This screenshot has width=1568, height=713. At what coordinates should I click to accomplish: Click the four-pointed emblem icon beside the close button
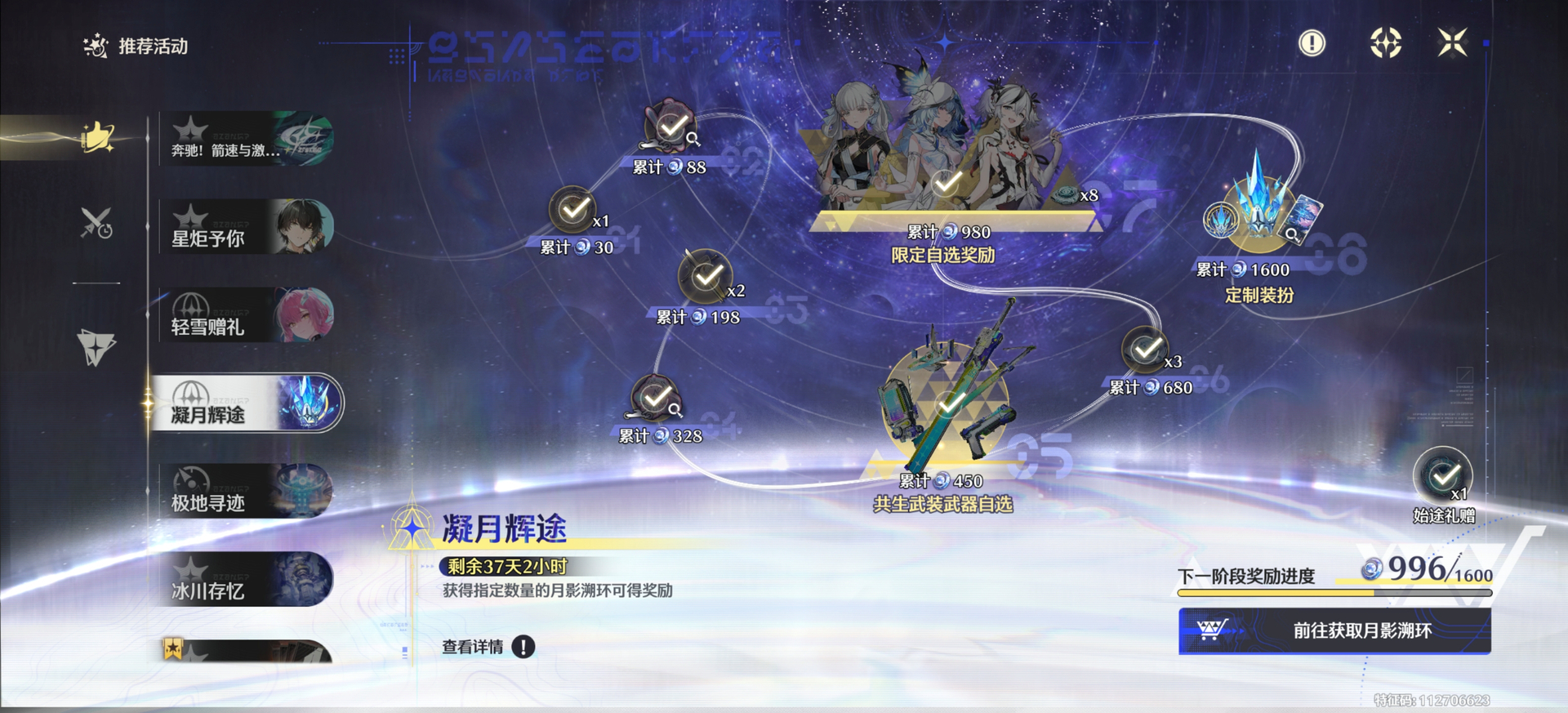click(x=1385, y=42)
